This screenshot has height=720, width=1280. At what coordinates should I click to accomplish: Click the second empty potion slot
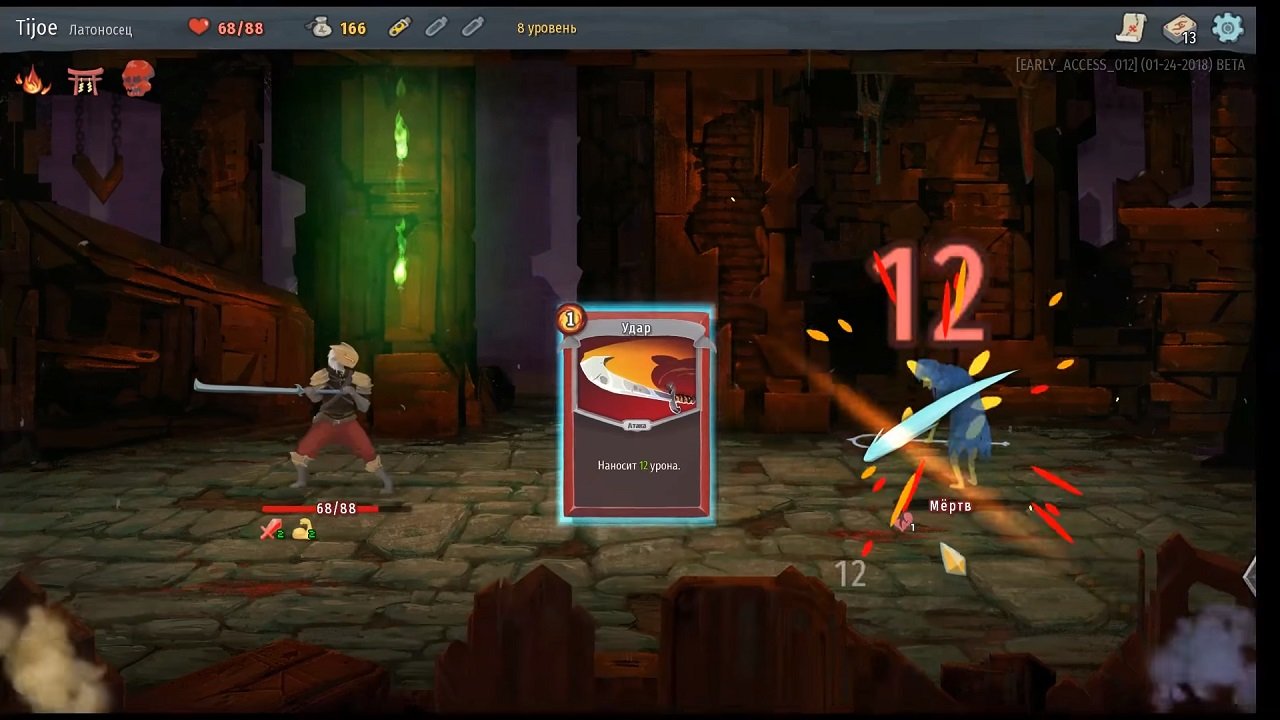tap(472, 27)
